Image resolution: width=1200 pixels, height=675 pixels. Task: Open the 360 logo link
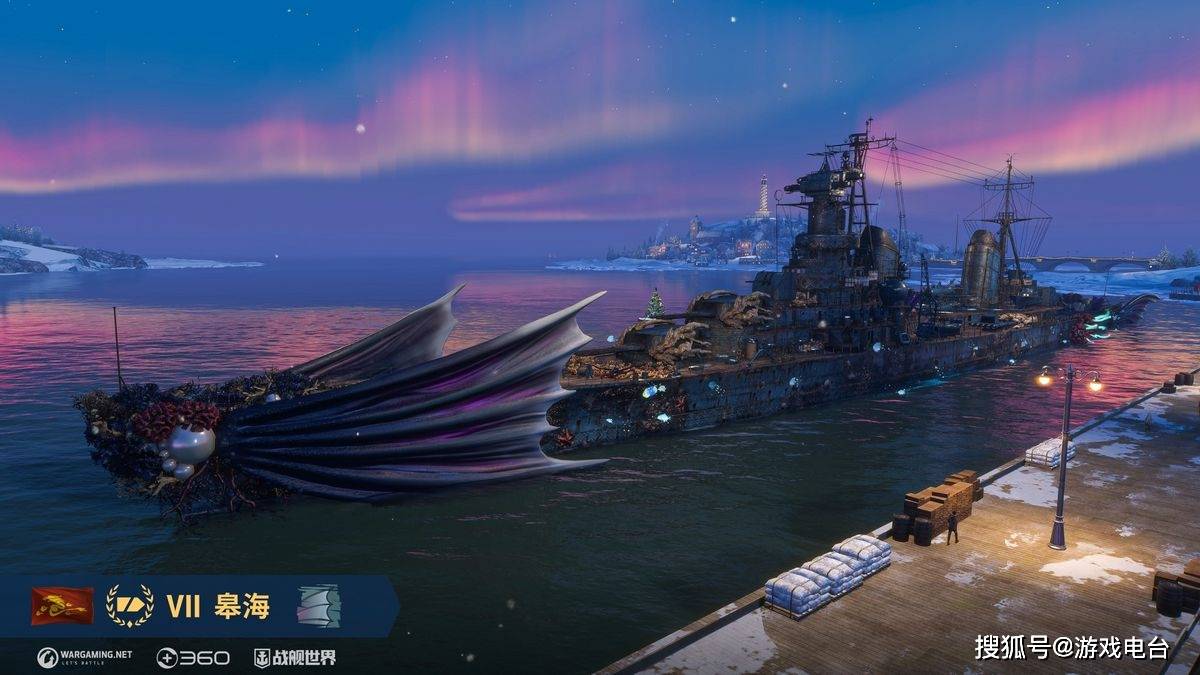pyautogui.click(x=193, y=657)
